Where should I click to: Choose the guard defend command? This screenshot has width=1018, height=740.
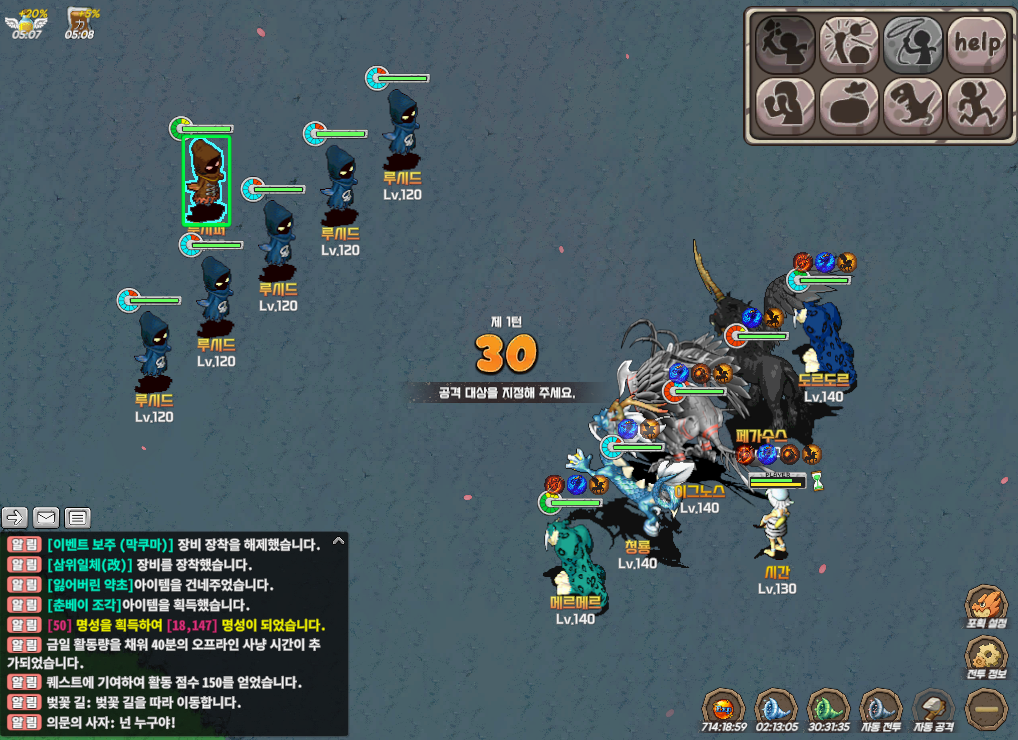tap(785, 105)
